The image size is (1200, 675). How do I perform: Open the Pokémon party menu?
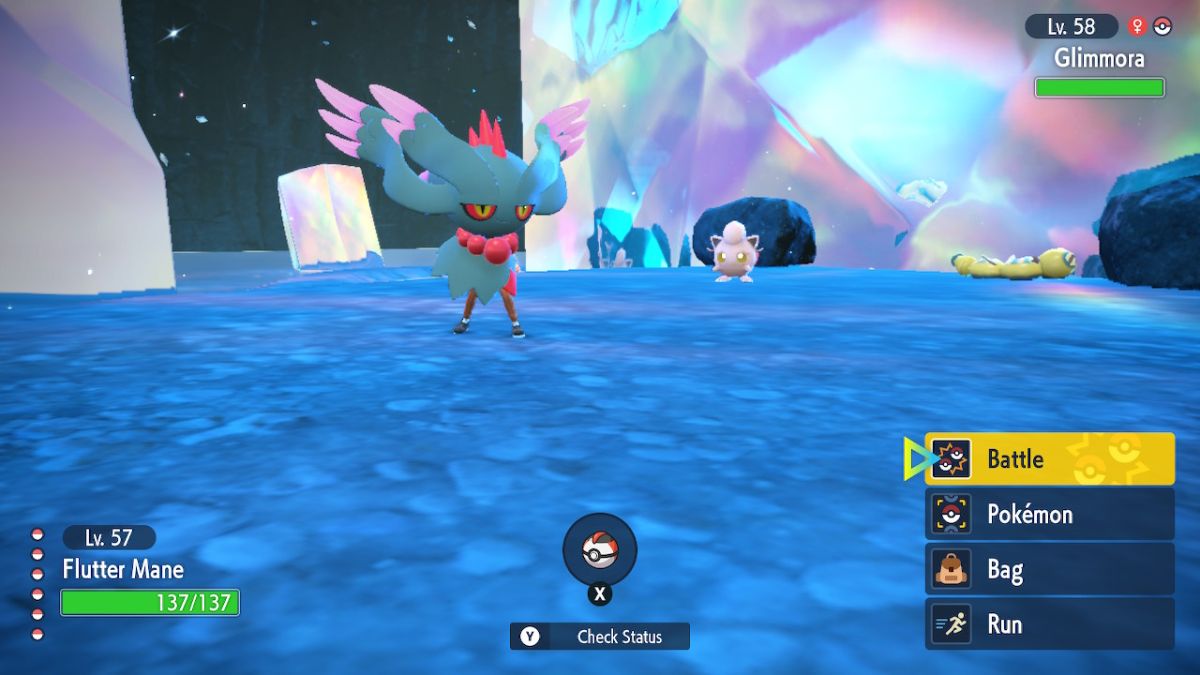pyautogui.click(x=1048, y=515)
